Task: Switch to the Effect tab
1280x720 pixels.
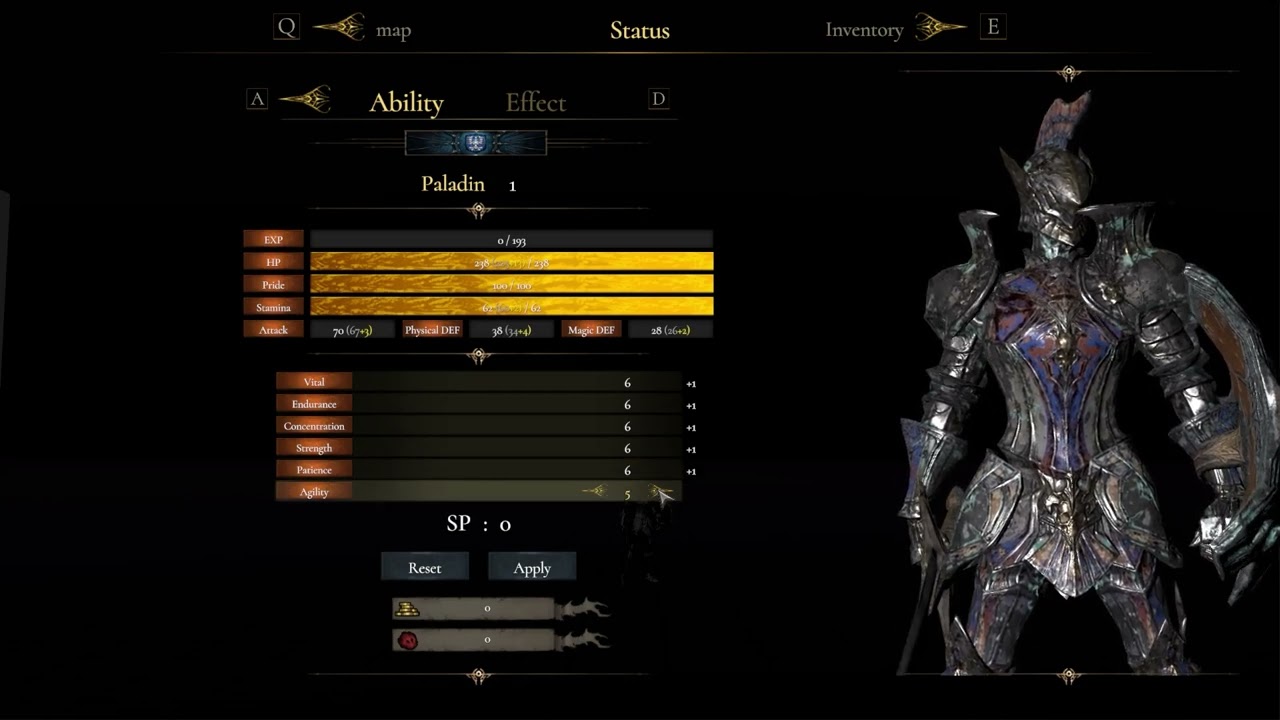Action: (535, 103)
